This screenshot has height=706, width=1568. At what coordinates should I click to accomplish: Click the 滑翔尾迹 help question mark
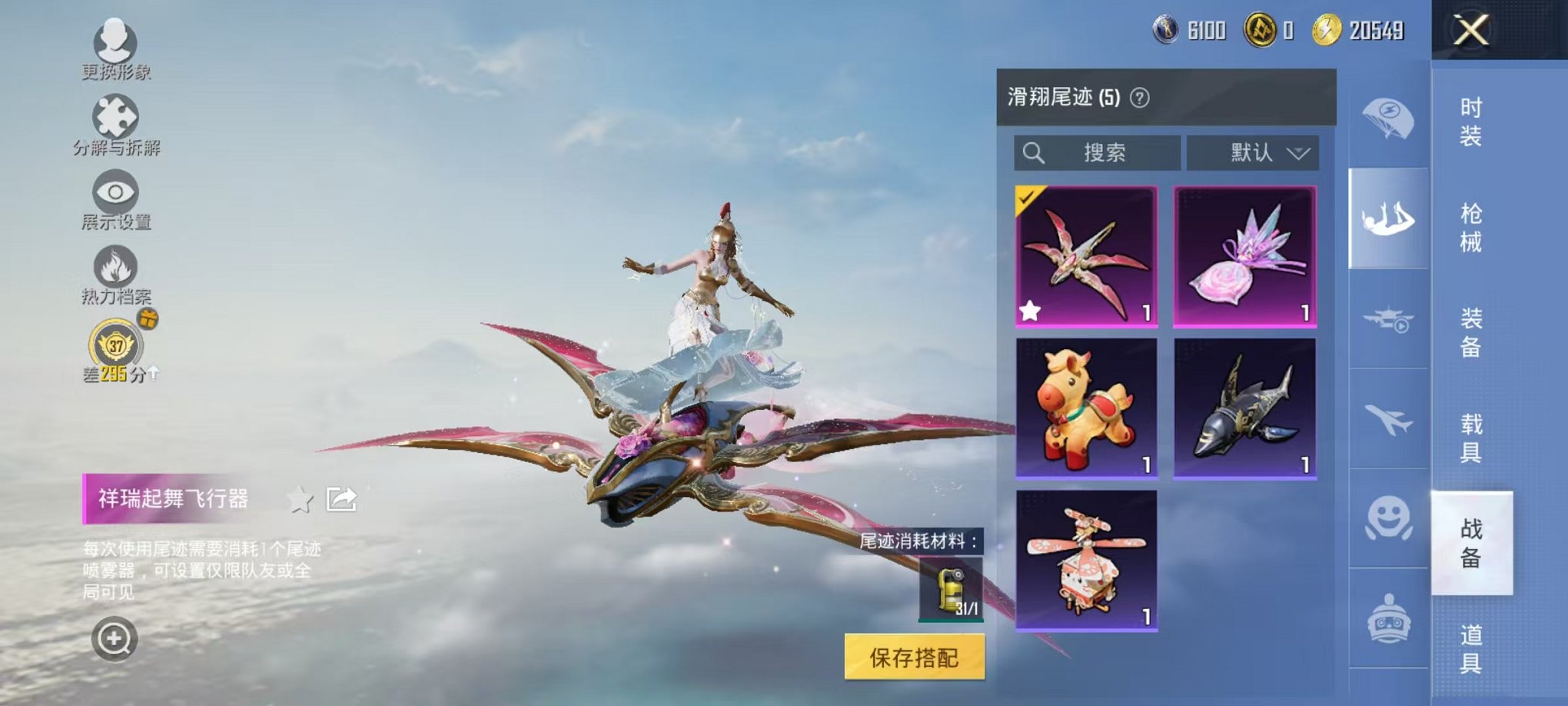1138,95
